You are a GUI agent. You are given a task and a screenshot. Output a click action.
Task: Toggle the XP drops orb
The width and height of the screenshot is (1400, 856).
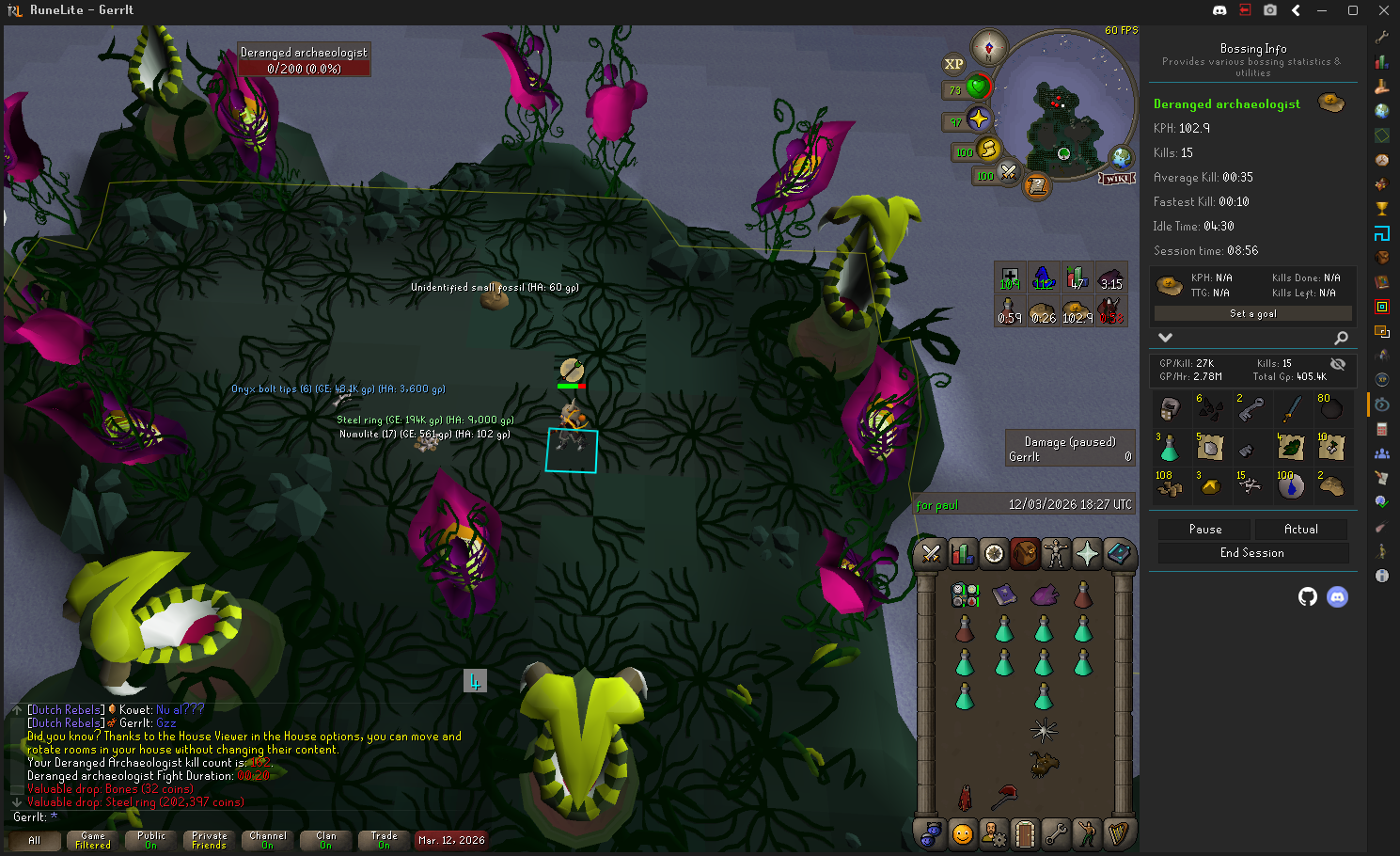953,64
